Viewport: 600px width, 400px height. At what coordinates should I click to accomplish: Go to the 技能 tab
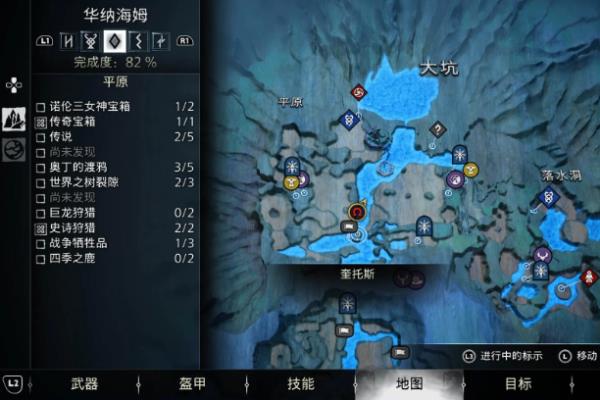point(301,384)
